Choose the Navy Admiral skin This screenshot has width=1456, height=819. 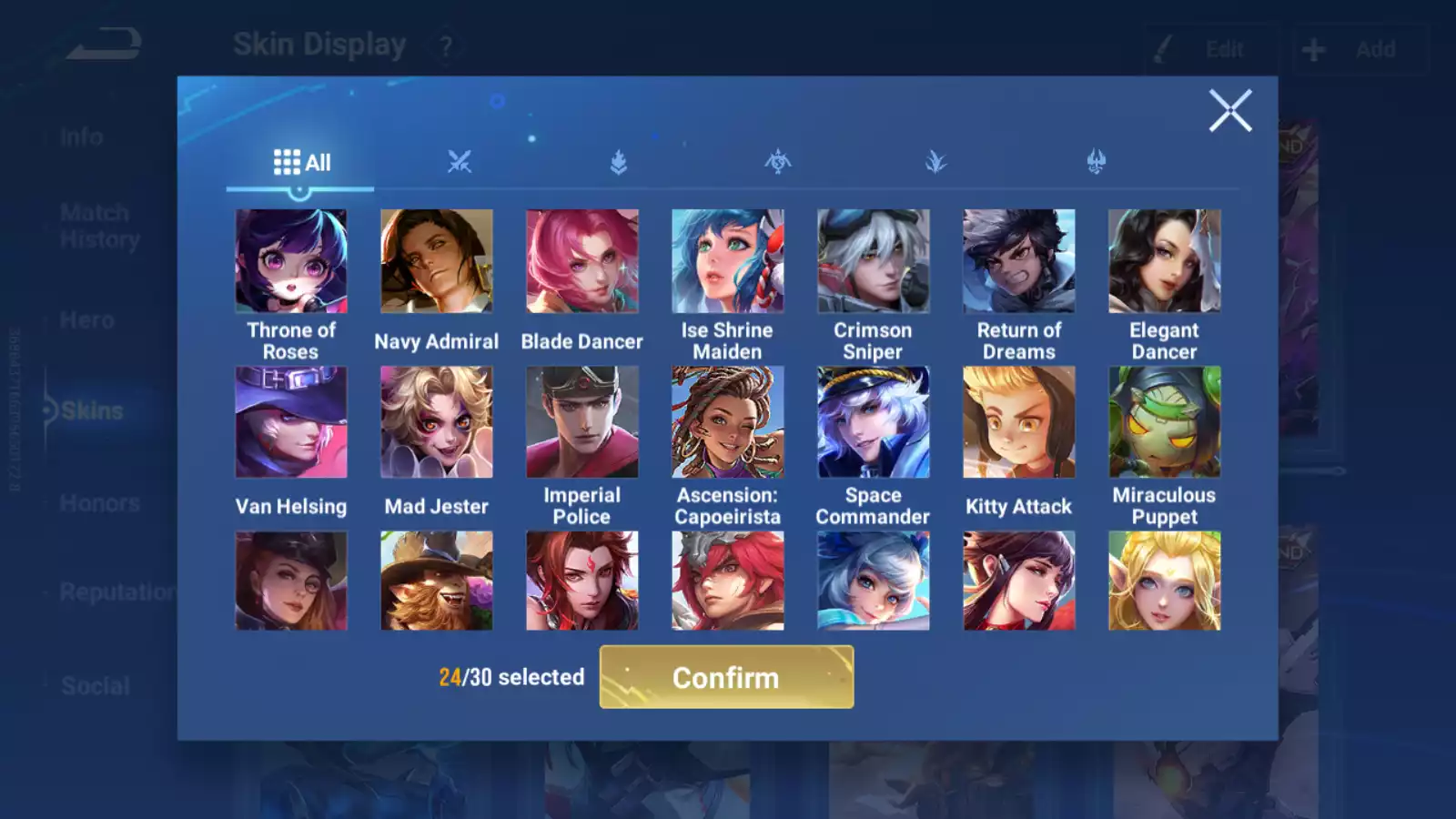[437, 261]
